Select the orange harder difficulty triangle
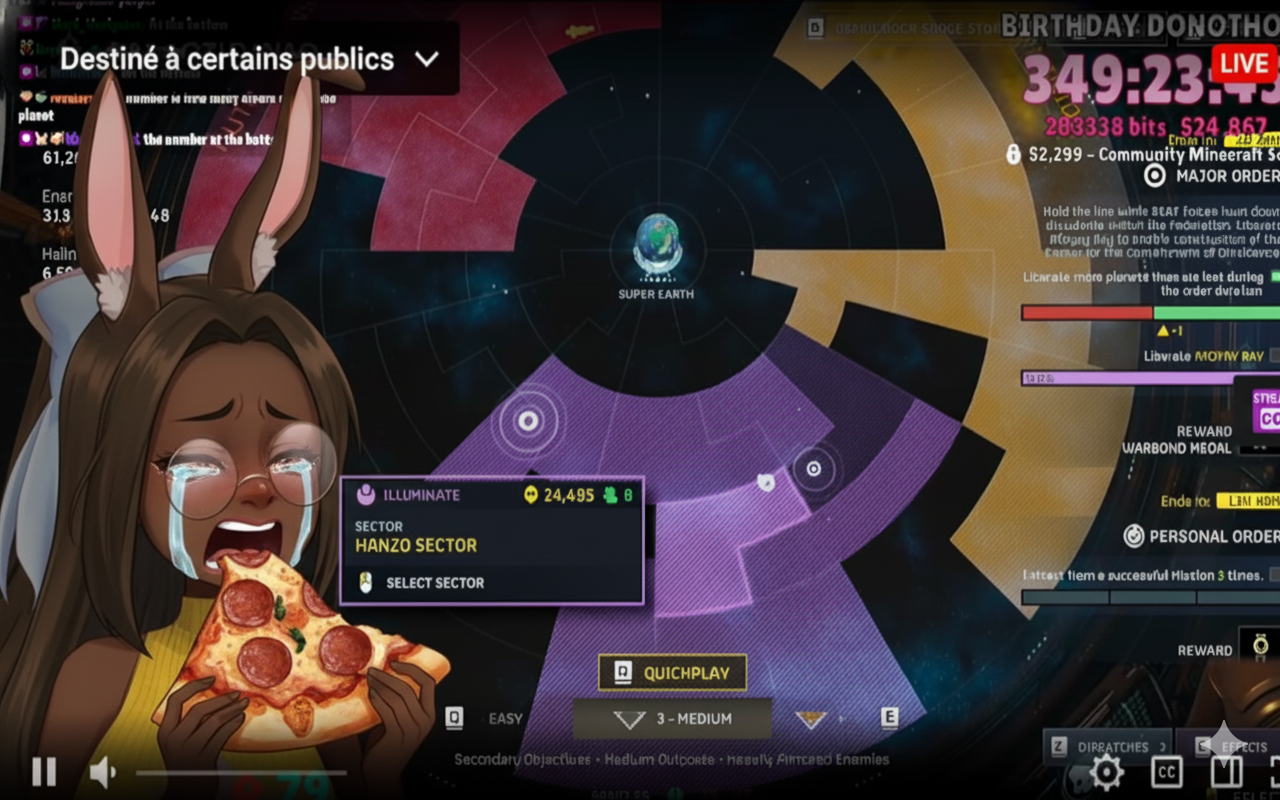This screenshot has height=800, width=1280. point(810,719)
